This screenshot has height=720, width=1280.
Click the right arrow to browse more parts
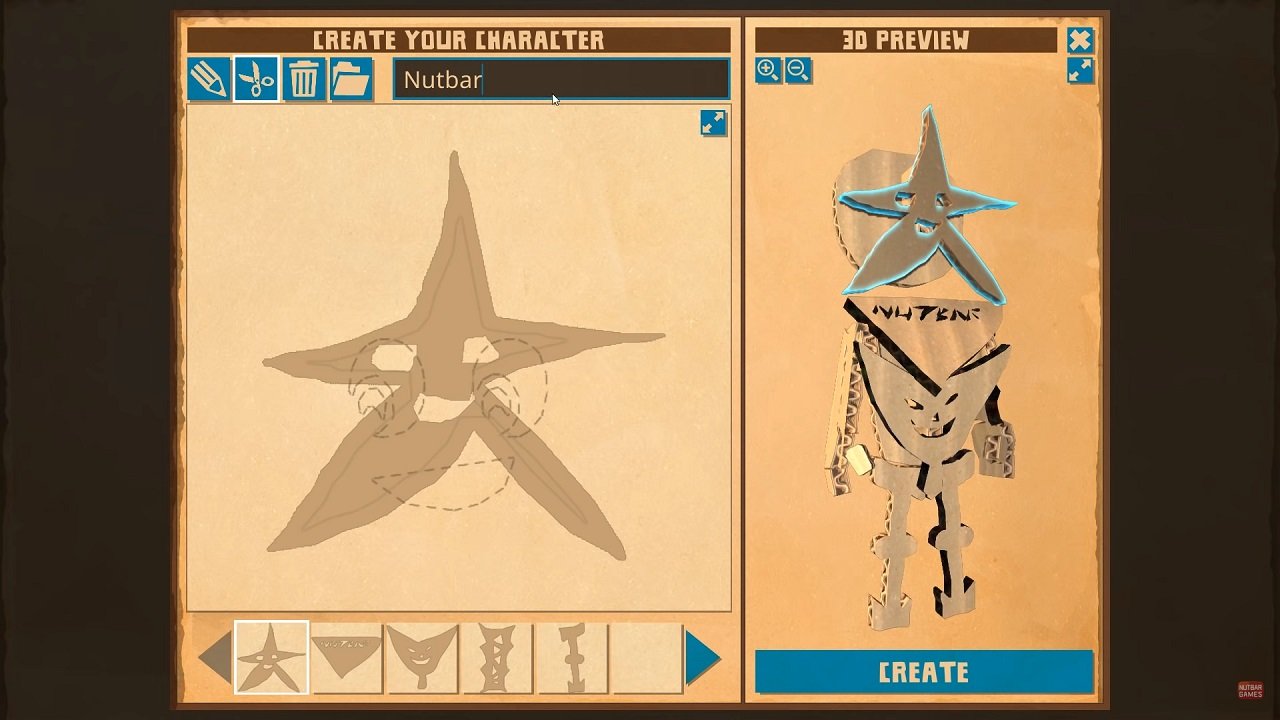click(x=700, y=659)
